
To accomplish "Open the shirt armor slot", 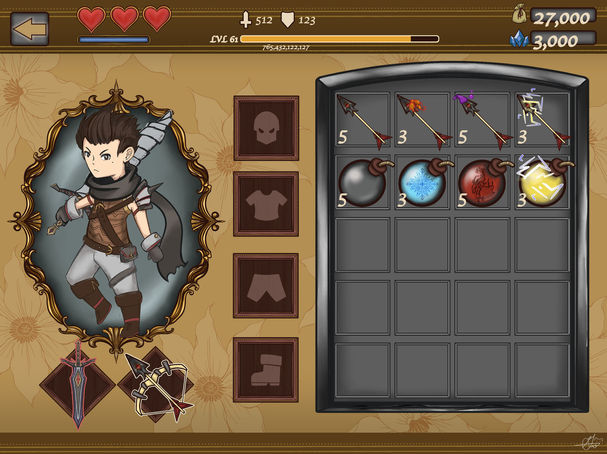I will pos(266,203).
